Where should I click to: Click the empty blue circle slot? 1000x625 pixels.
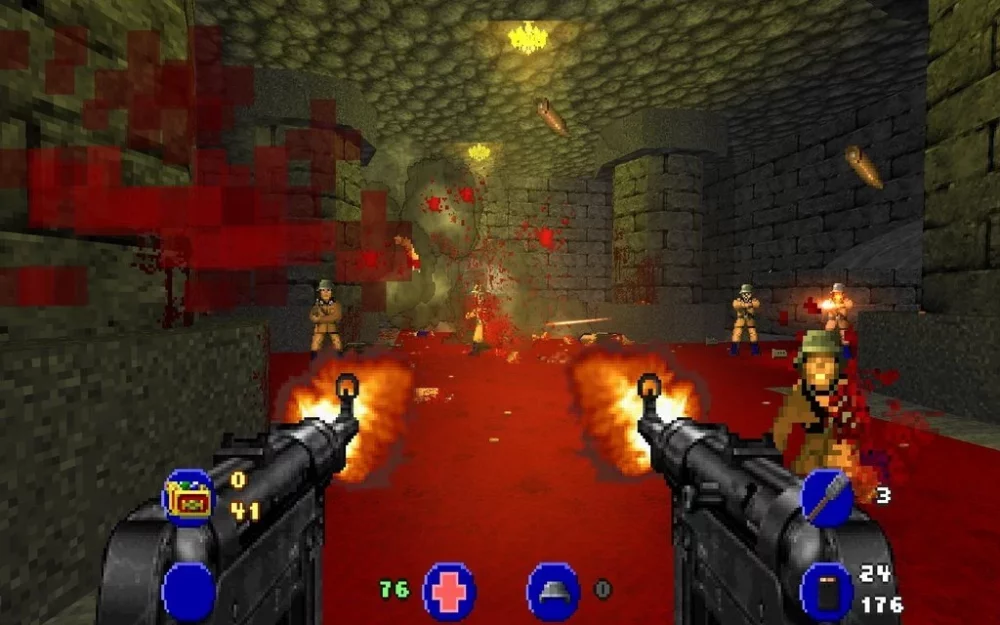point(188,592)
